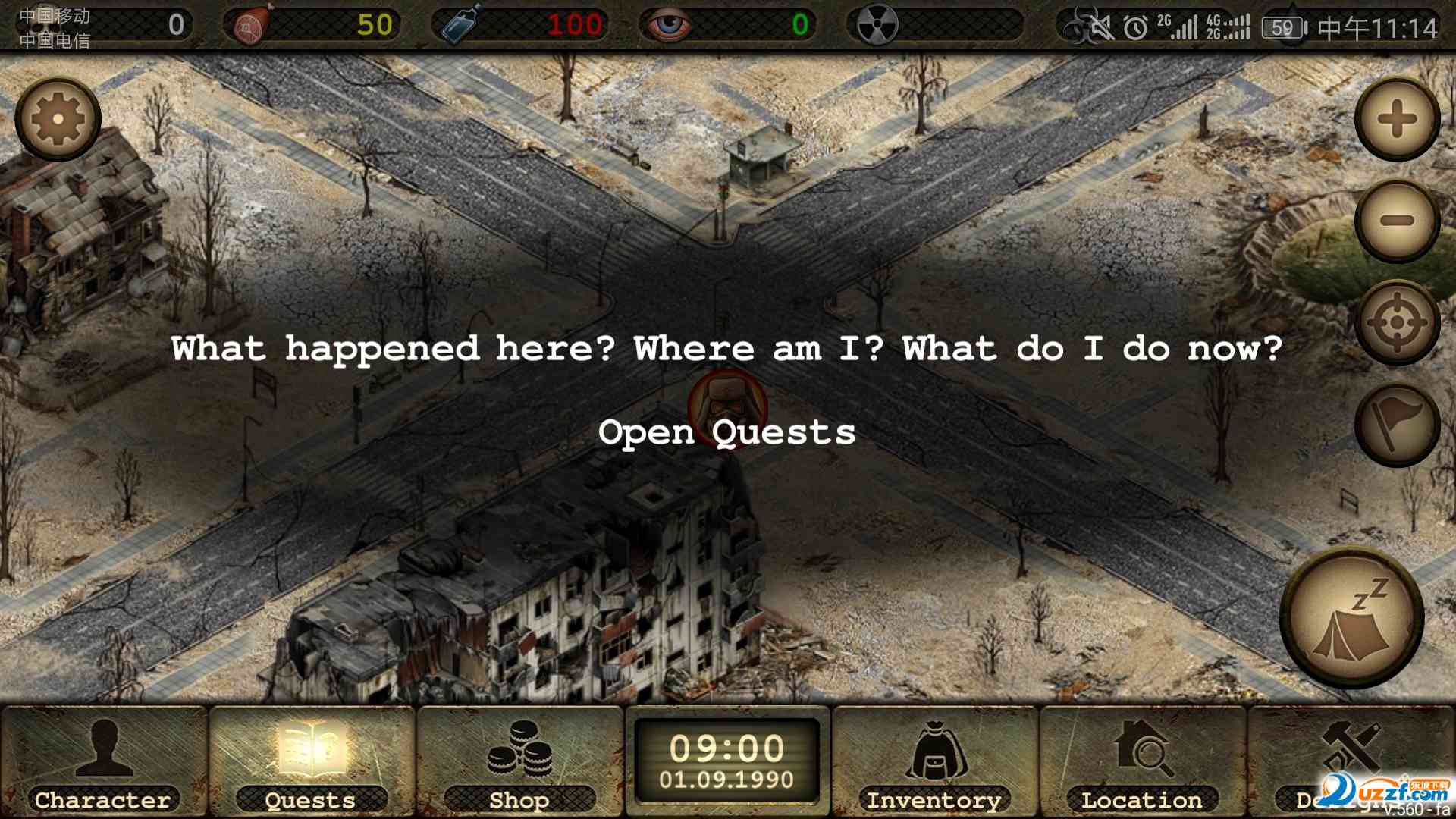Open the Character menu
This screenshot has width=1456, height=819.
point(103,762)
